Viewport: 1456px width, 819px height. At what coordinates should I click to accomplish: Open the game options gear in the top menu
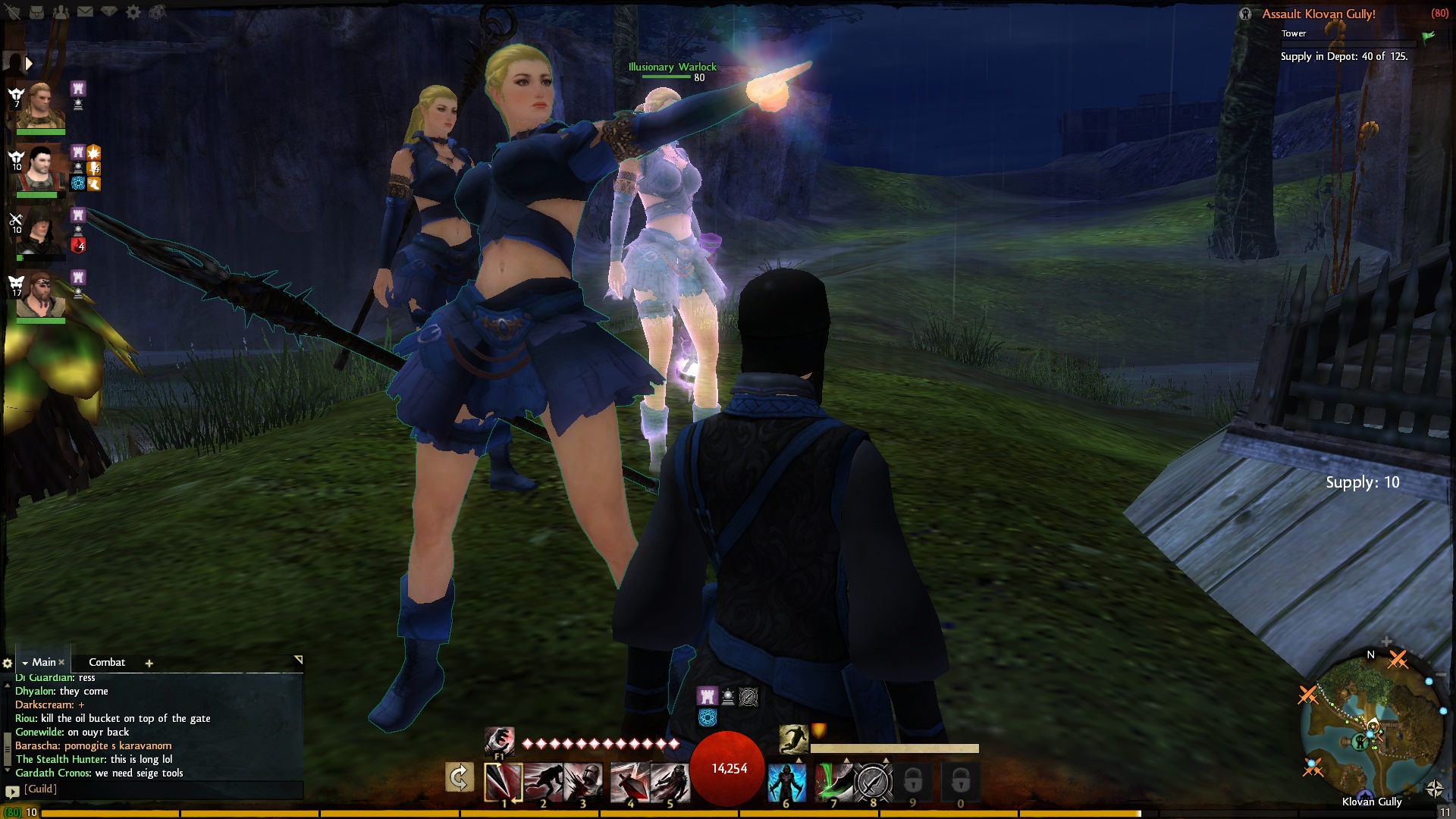133,12
